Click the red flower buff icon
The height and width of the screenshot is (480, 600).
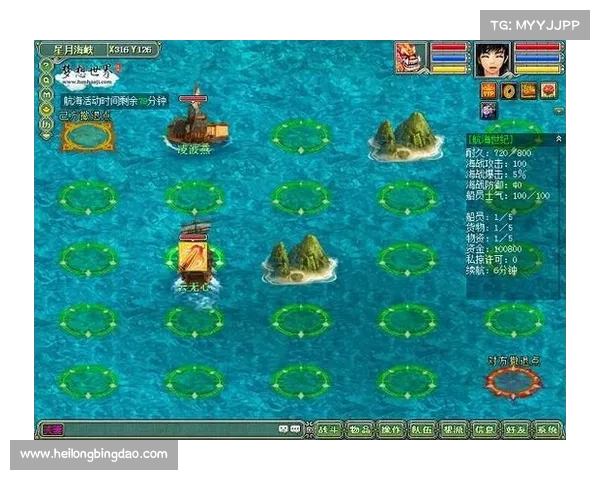(x=549, y=91)
